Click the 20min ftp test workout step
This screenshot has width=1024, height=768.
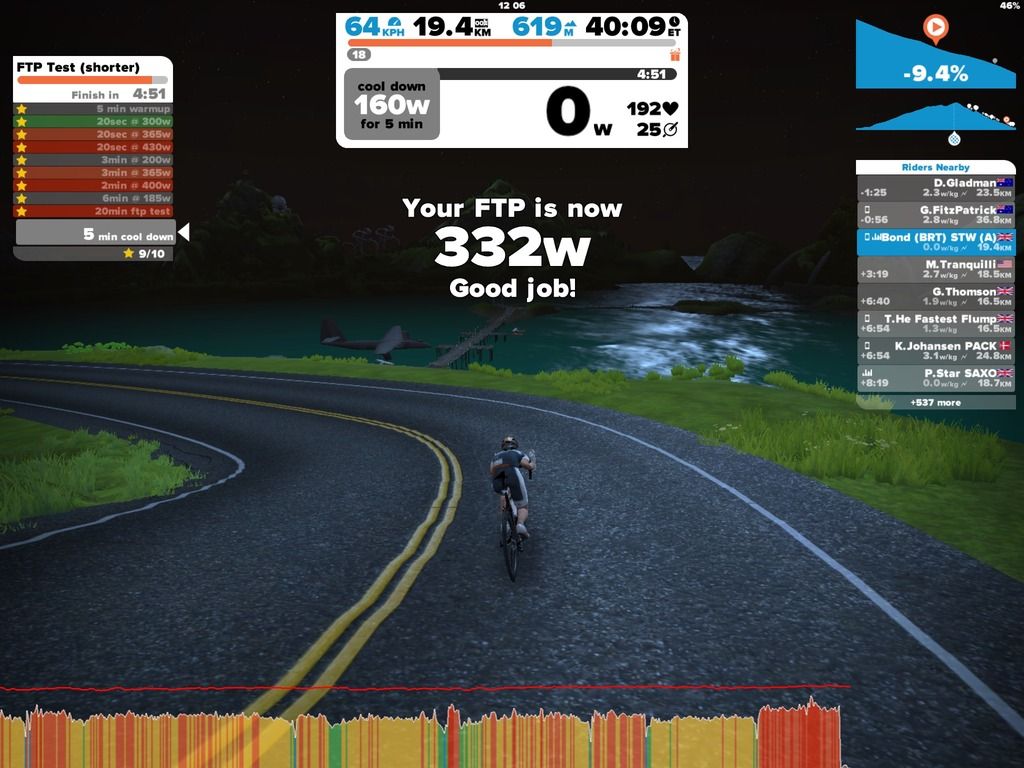(93, 211)
